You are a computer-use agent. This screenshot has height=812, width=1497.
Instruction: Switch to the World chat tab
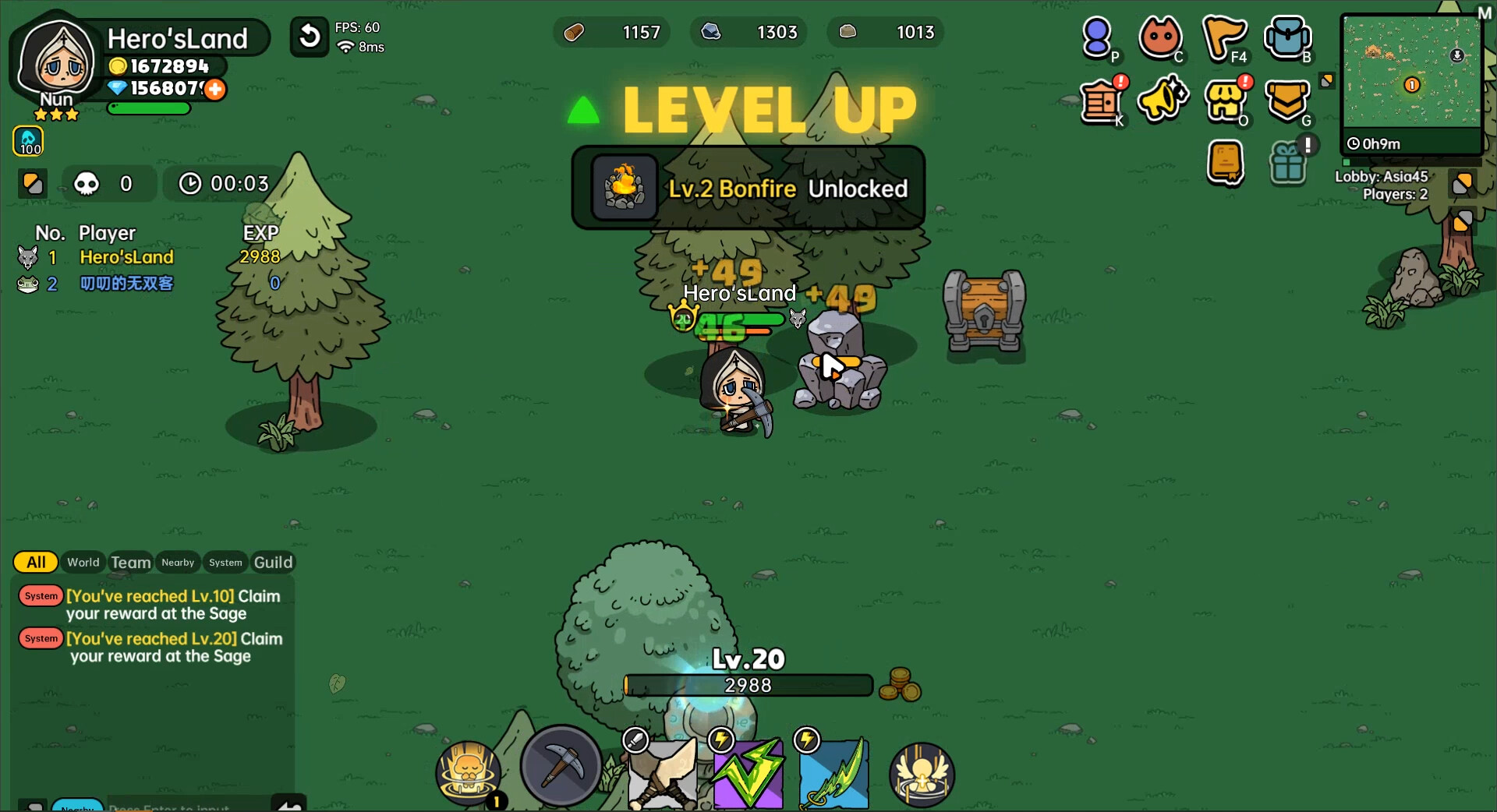[x=83, y=563]
